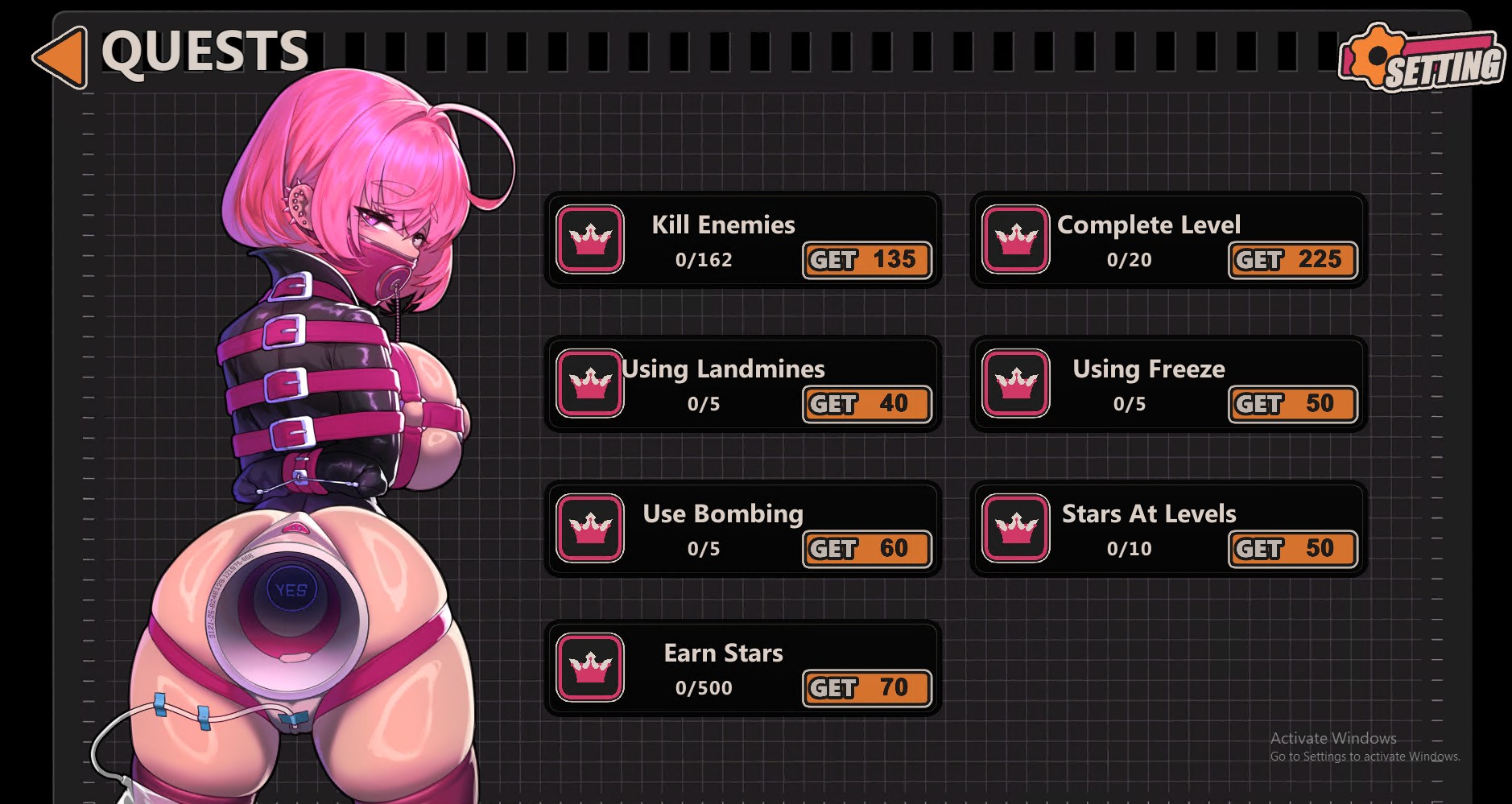Image resolution: width=1512 pixels, height=804 pixels.
Task: Click the Using Landmines crown icon
Action: 590,383
